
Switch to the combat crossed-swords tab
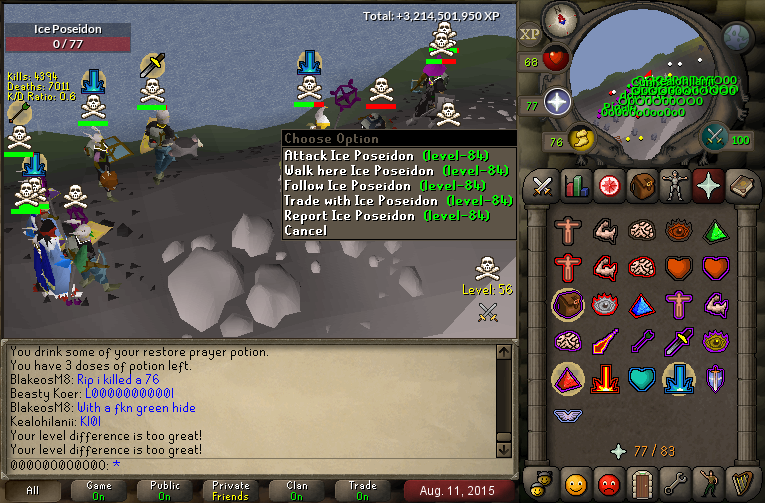[543, 185]
